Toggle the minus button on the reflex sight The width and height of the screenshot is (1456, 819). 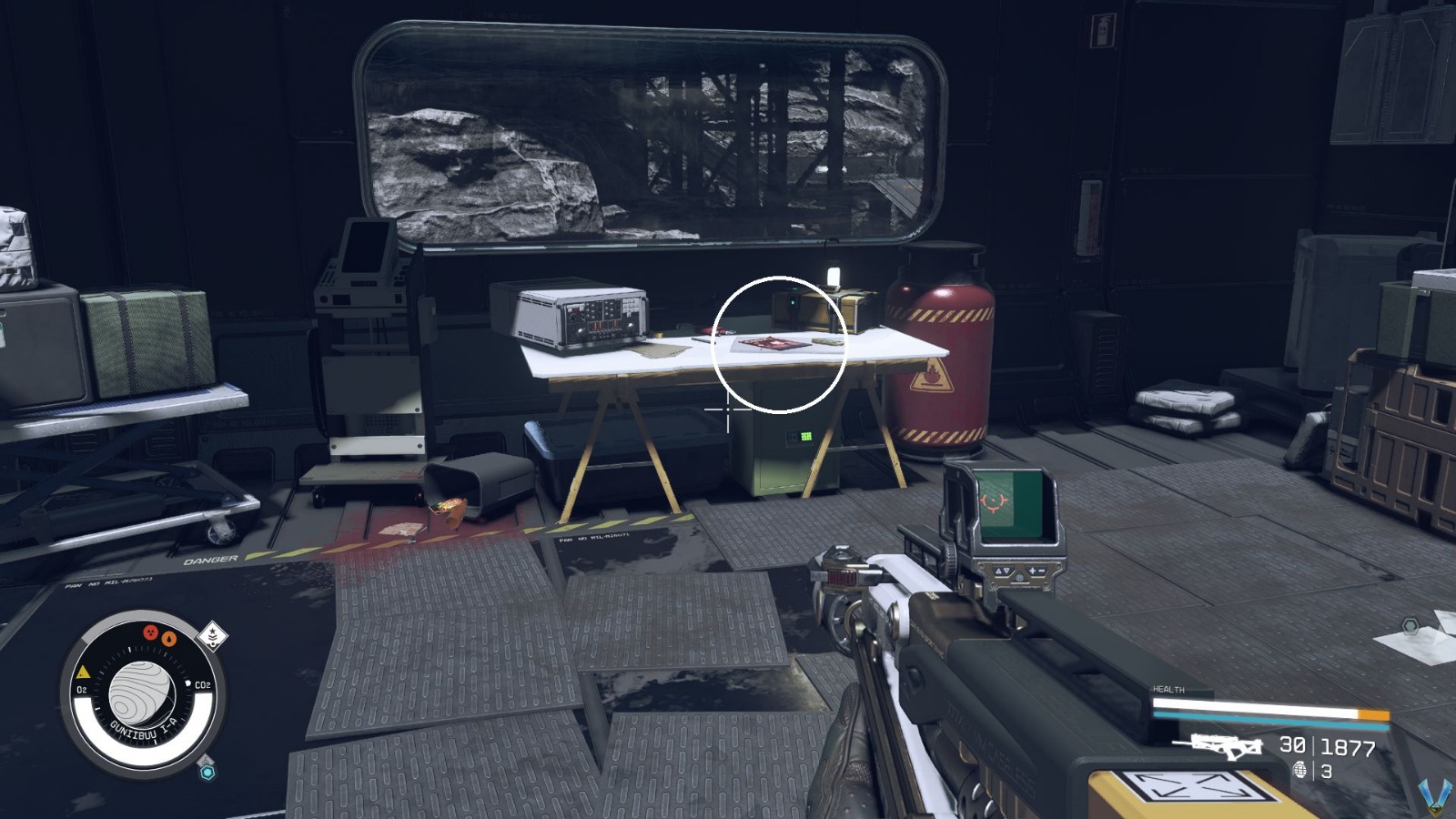tap(1042, 571)
